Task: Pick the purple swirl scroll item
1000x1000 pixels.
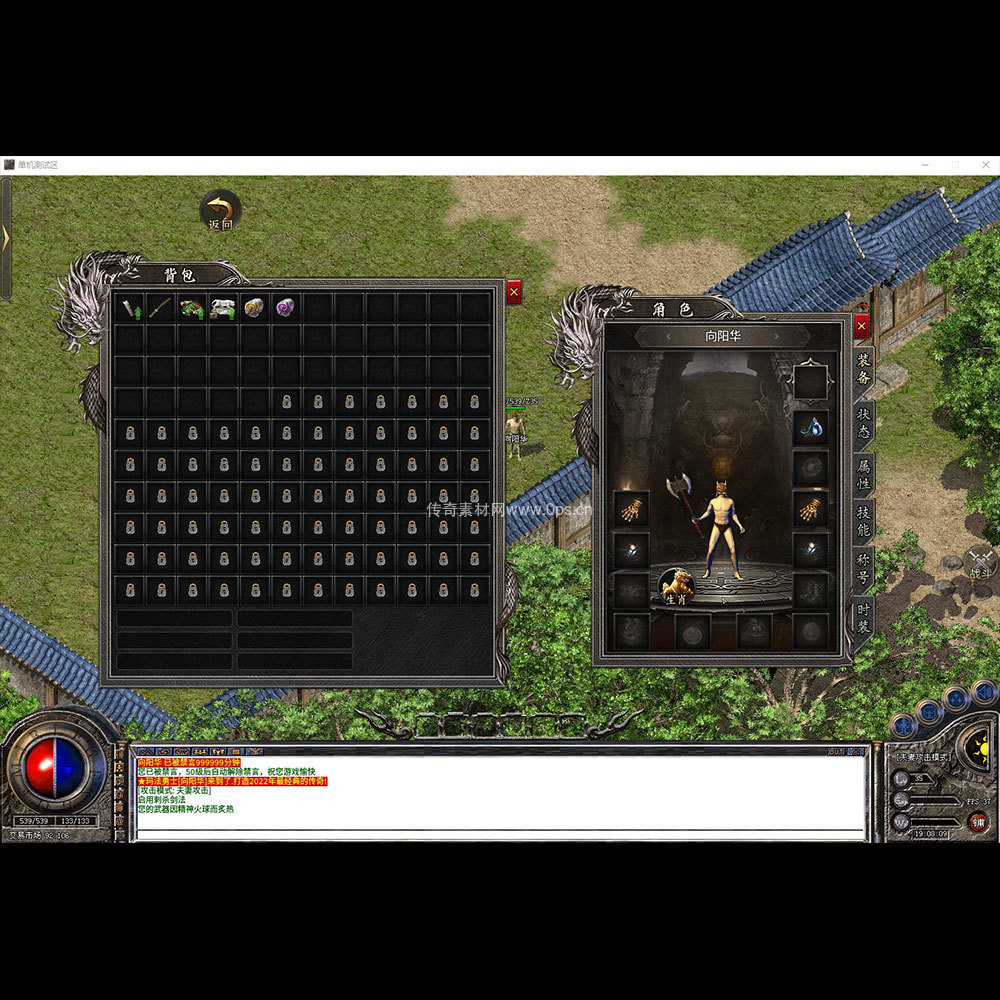Action: tap(285, 308)
